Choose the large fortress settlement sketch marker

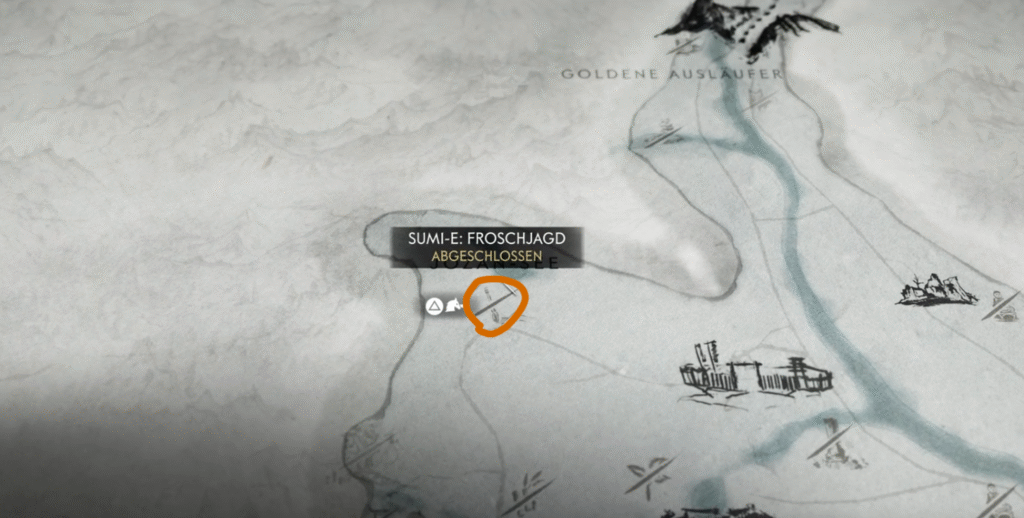pyautogui.click(x=755, y=373)
